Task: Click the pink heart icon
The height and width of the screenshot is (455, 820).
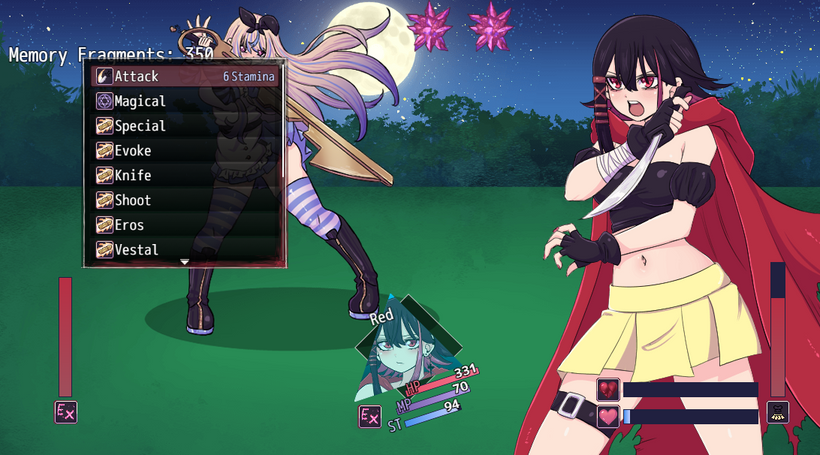Action: (x=608, y=416)
